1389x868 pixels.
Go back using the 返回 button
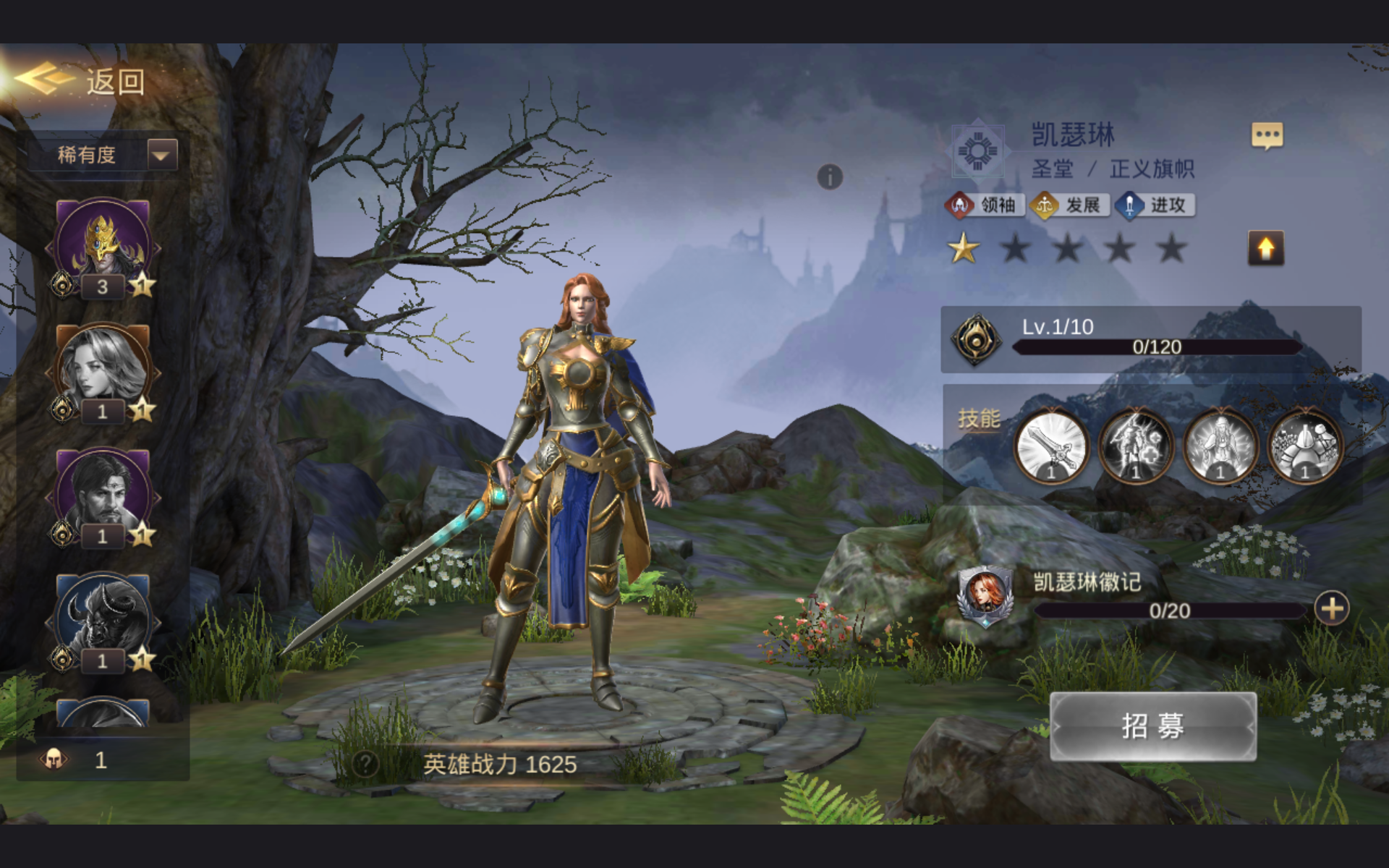pos(81,81)
